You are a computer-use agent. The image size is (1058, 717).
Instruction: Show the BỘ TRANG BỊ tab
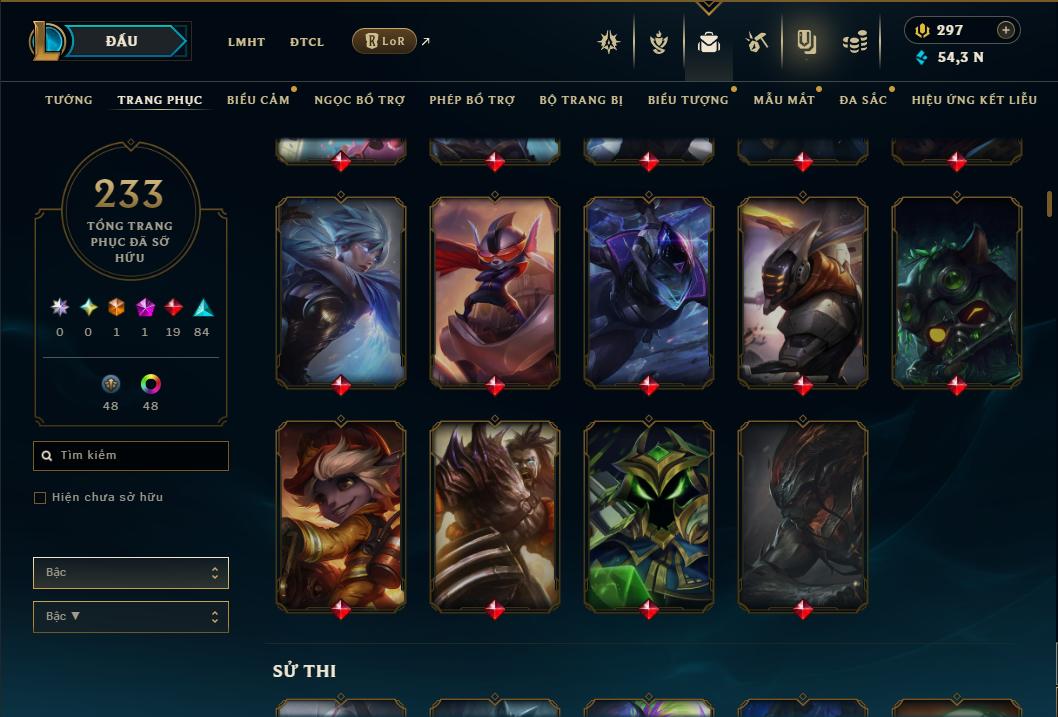581,100
